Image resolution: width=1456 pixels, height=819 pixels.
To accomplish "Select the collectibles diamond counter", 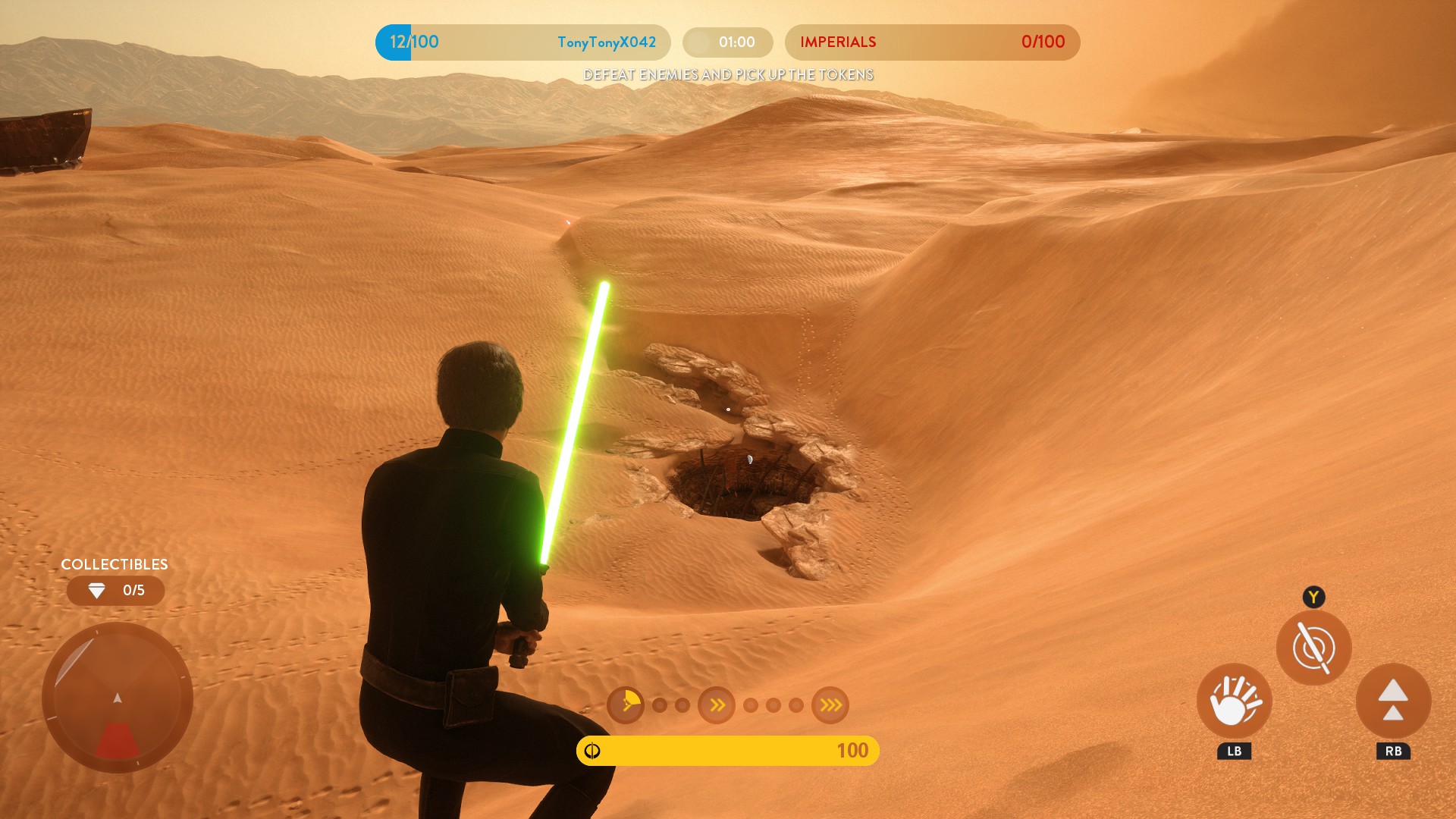I will [115, 591].
